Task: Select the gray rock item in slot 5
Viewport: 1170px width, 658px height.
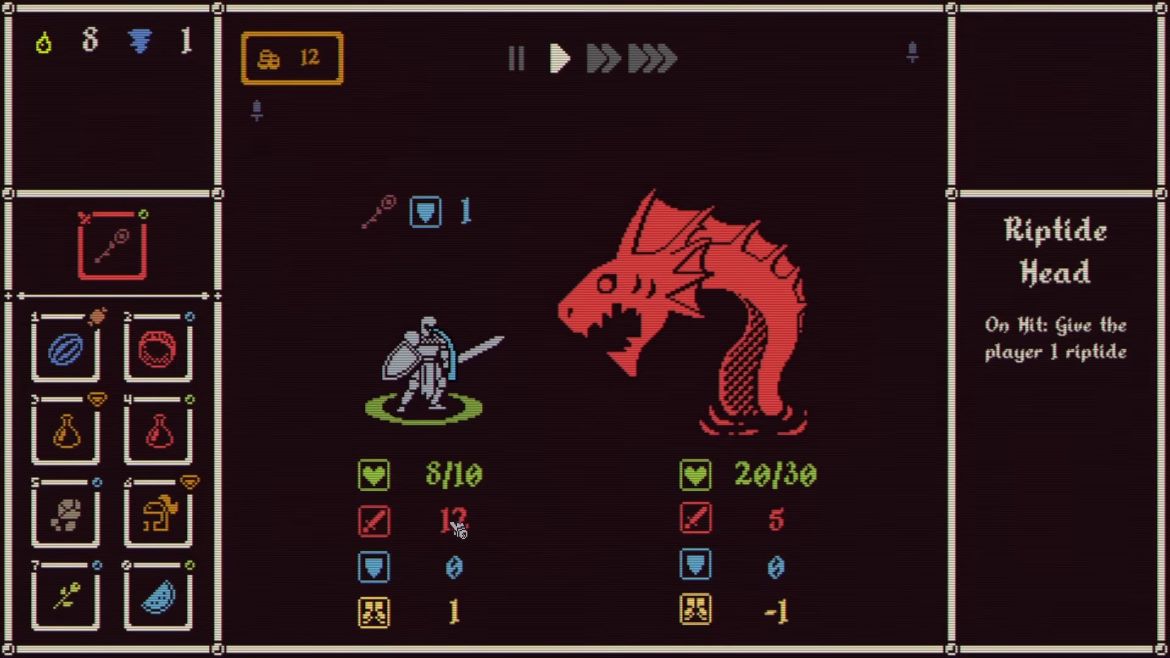Action: [x=66, y=515]
